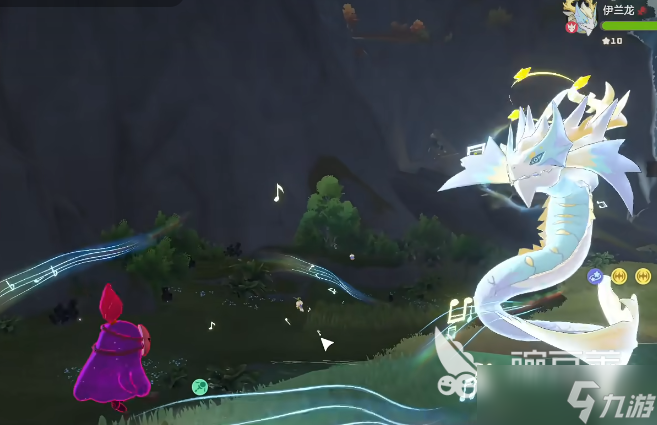Click the green round status icon
657x425 pixels.
click(x=199, y=386)
